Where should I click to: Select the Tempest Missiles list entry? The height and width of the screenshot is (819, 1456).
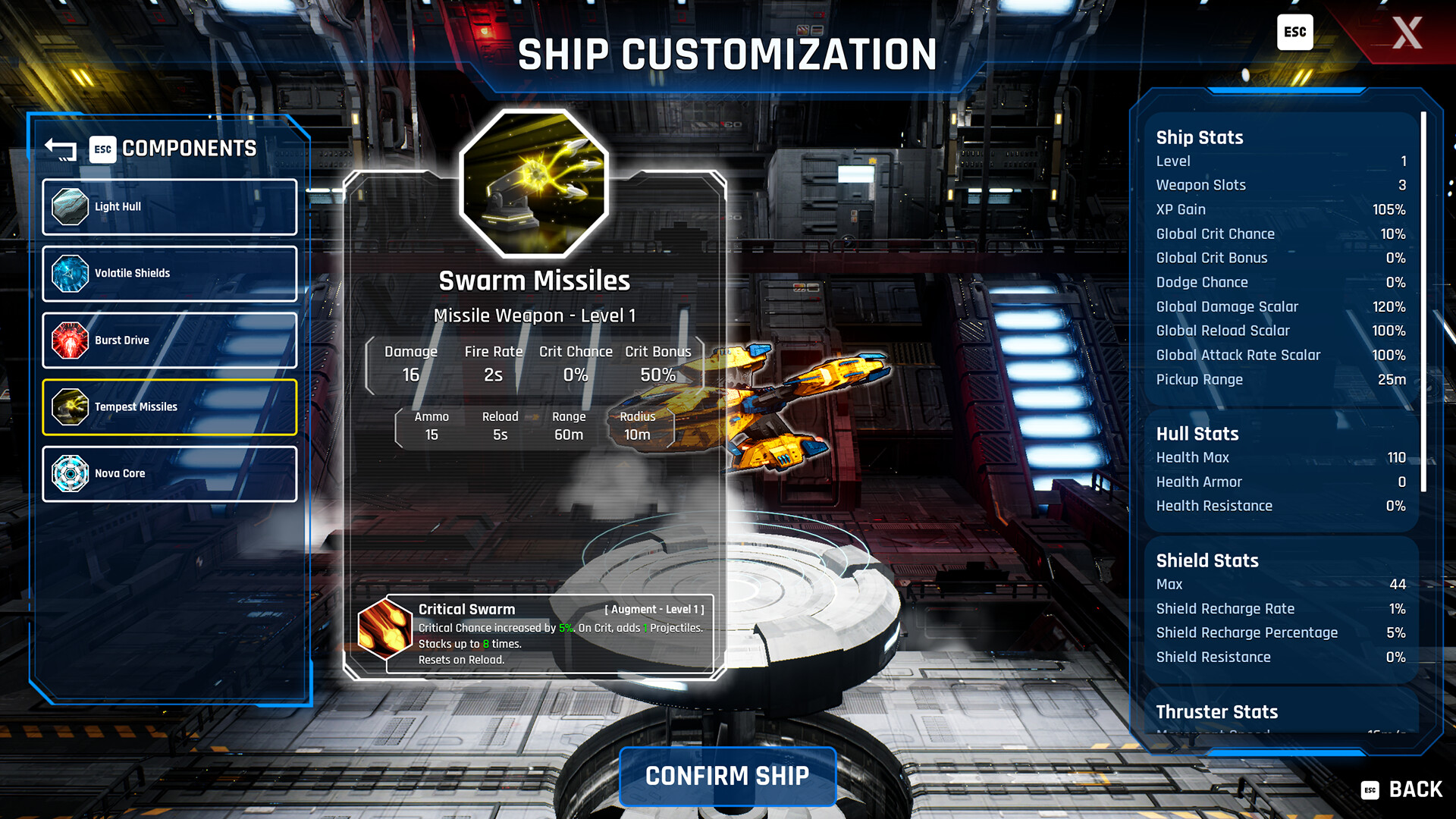pos(170,406)
